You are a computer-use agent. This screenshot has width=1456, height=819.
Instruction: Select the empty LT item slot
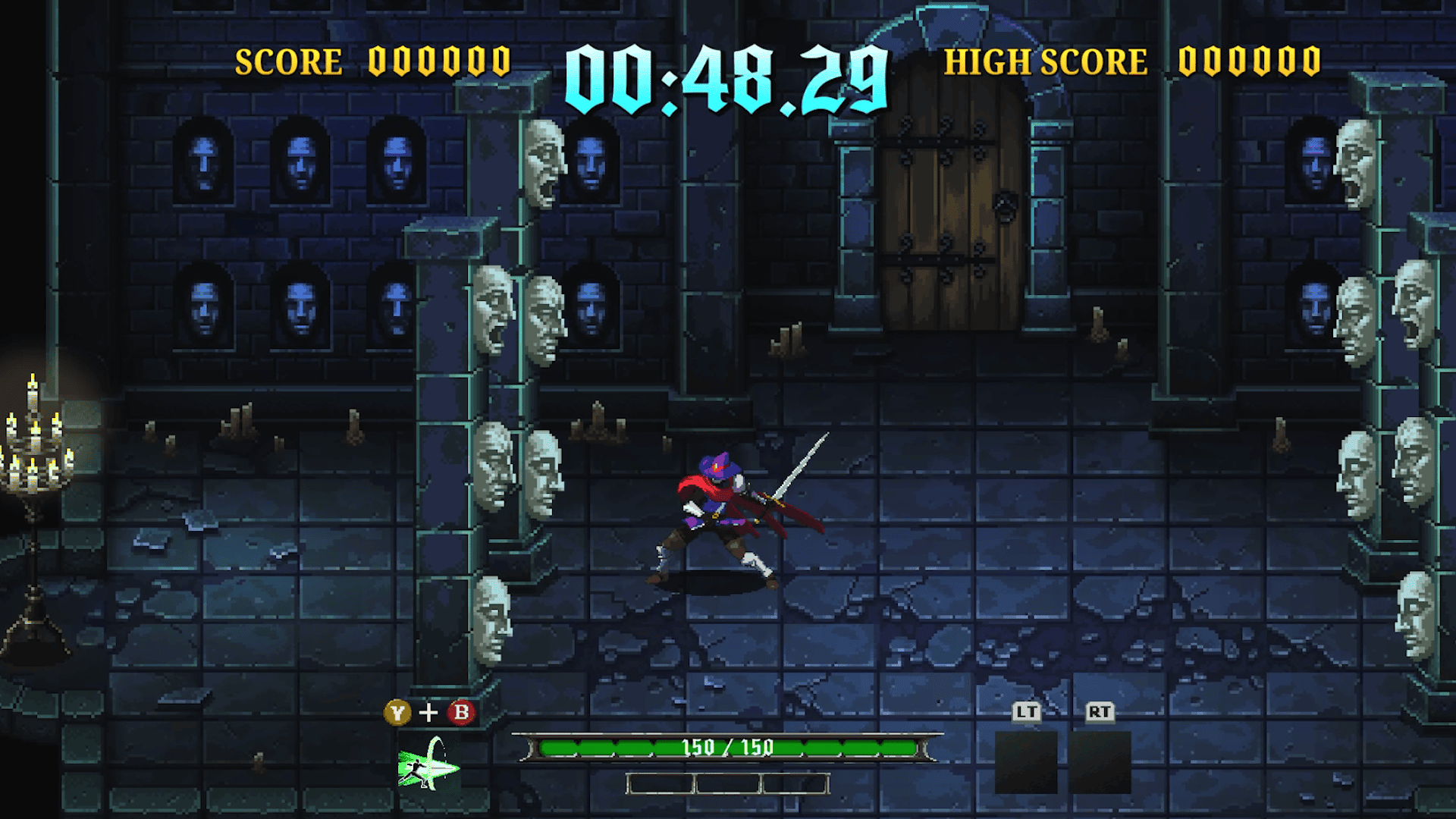point(1025,761)
